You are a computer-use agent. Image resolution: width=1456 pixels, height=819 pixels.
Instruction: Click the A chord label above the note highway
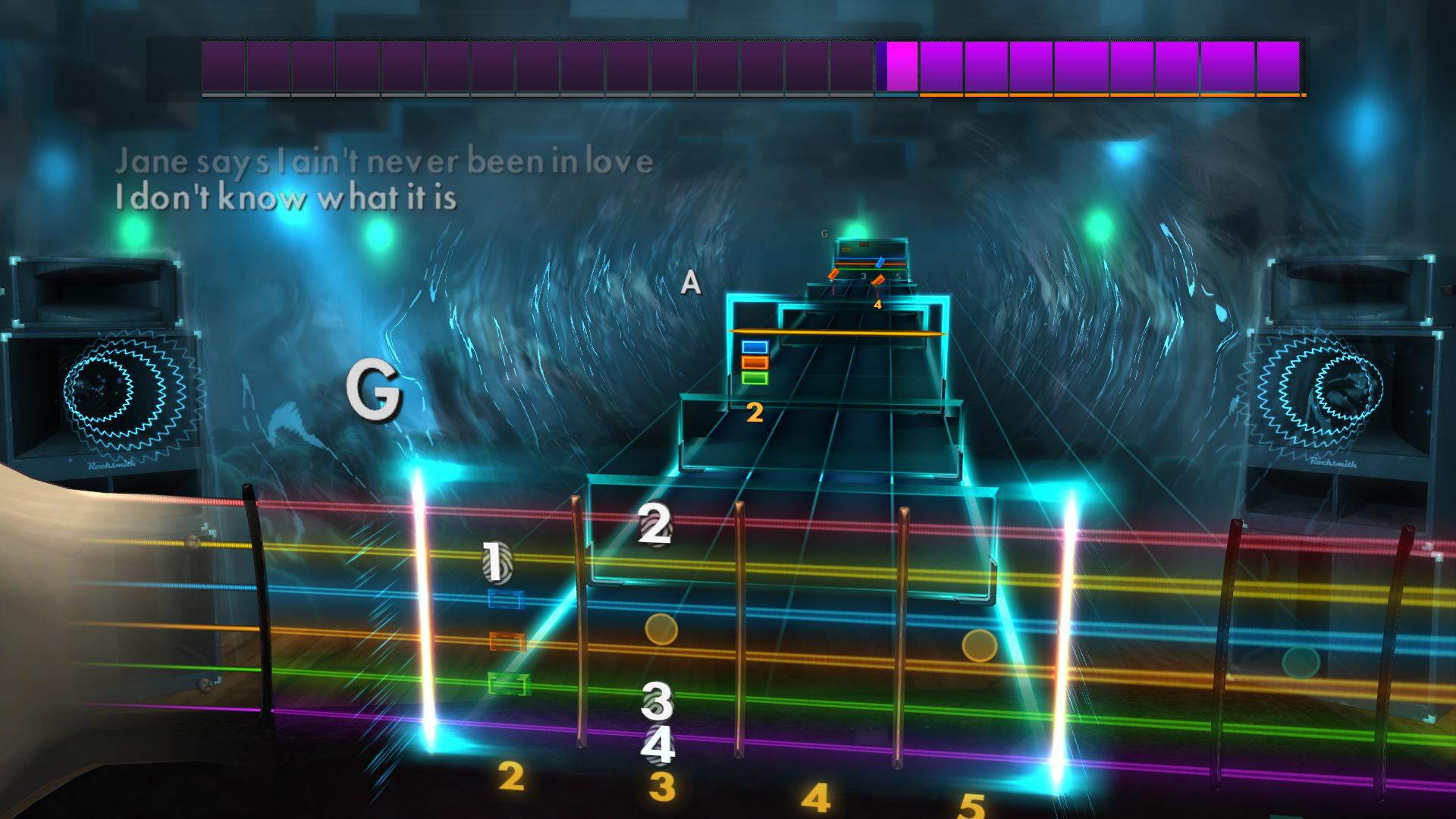(691, 282)
